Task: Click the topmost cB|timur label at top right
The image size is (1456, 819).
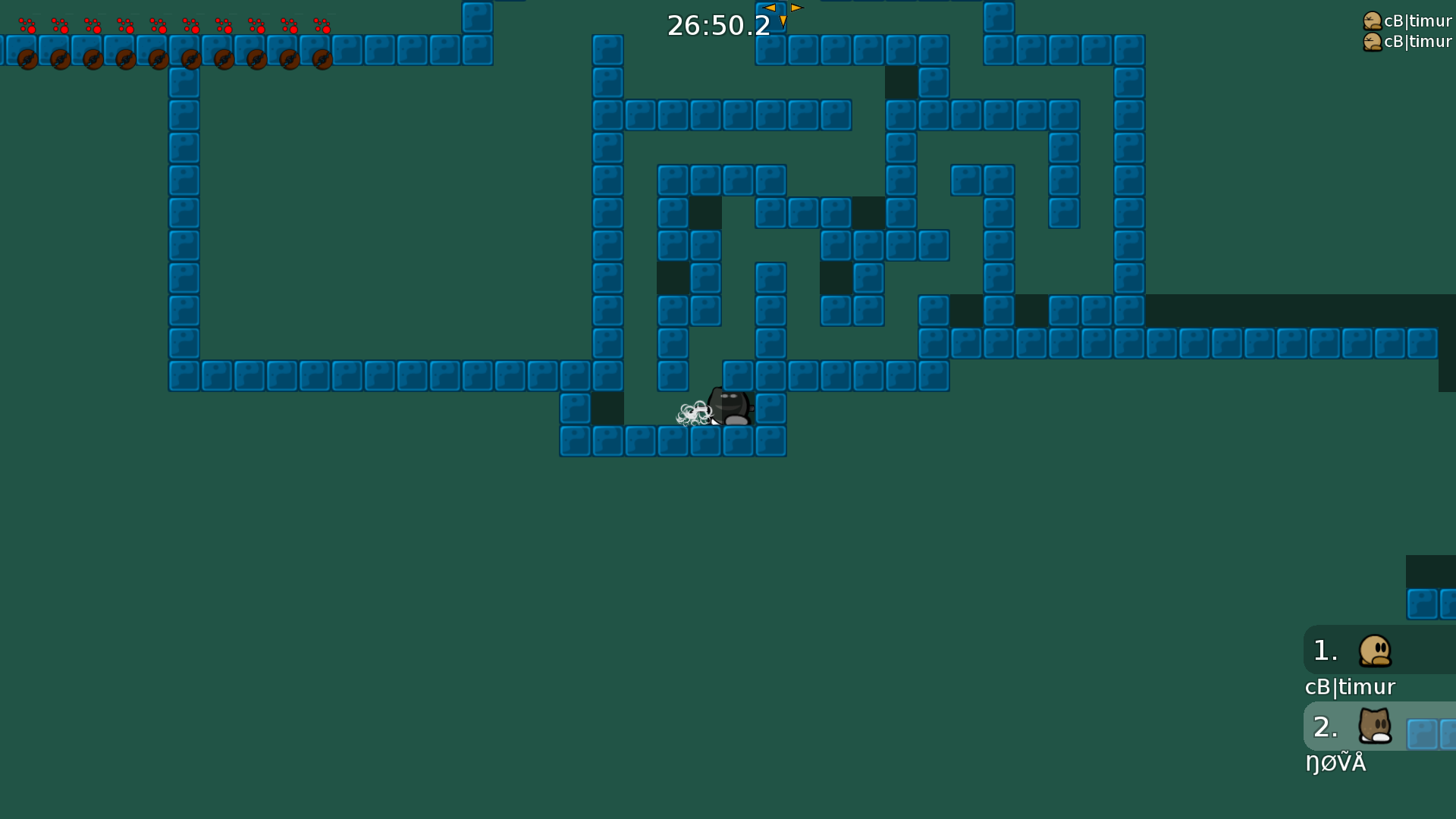Action: 1417,20
